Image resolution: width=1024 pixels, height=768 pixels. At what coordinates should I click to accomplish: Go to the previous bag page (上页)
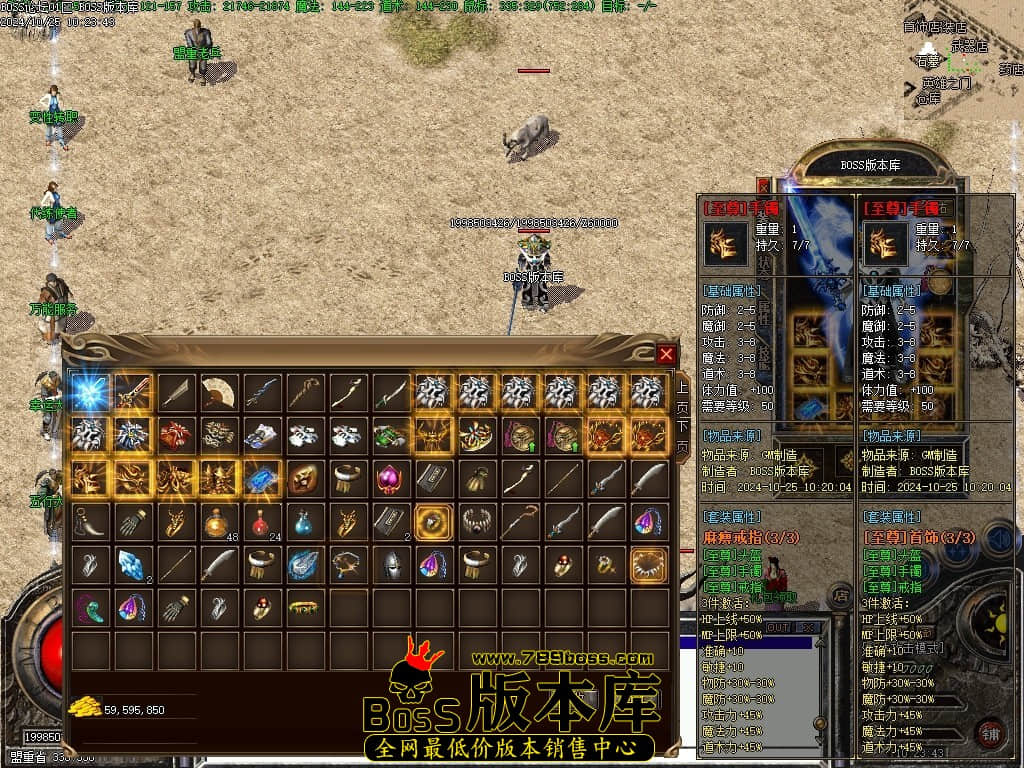click(x=683, y=396)
